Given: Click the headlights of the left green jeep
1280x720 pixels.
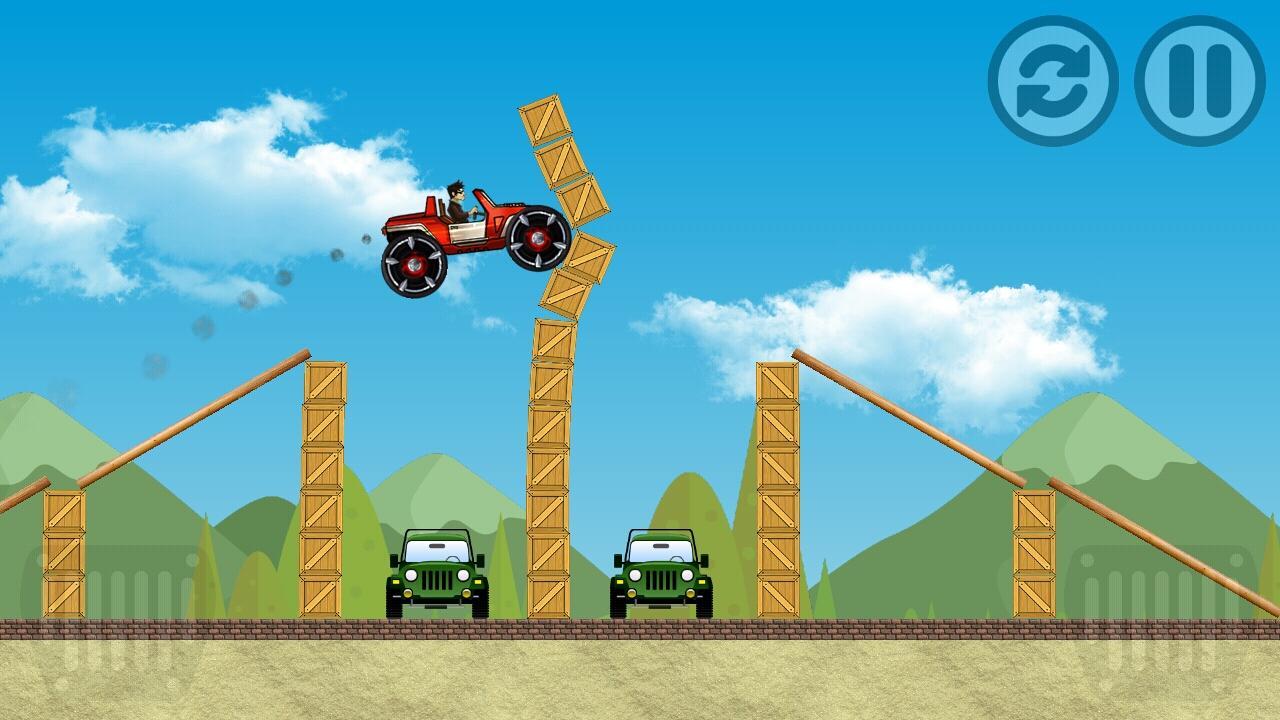Looking at the screenshot, I should click(x=412, y=575).
